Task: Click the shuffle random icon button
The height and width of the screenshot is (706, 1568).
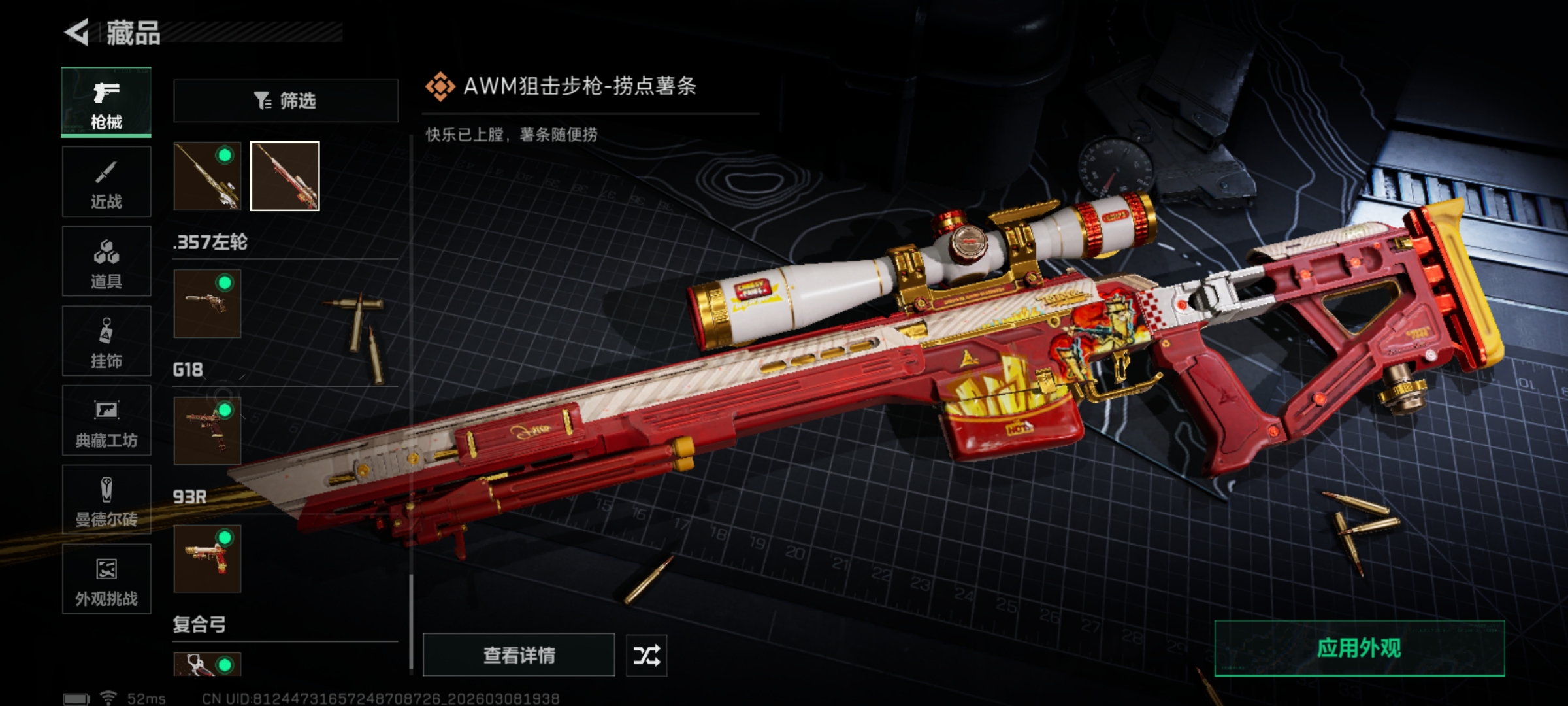Action: tap(646, 655)
